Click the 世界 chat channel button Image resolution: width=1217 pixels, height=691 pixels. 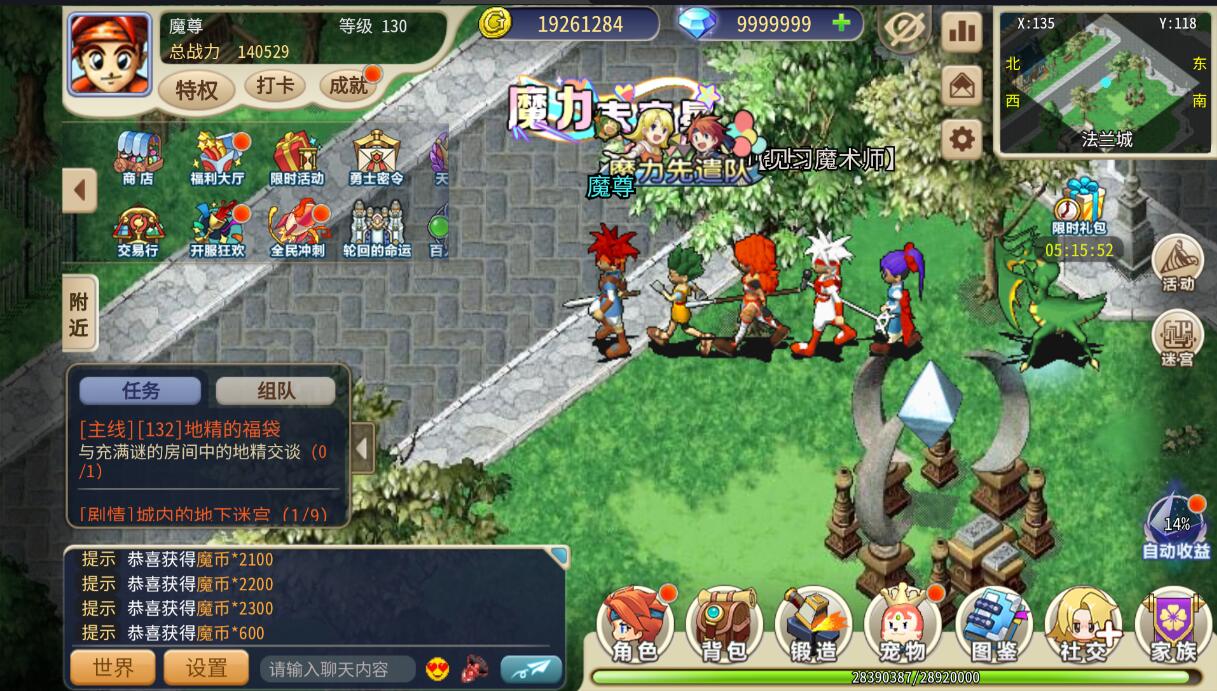[112, 668]
